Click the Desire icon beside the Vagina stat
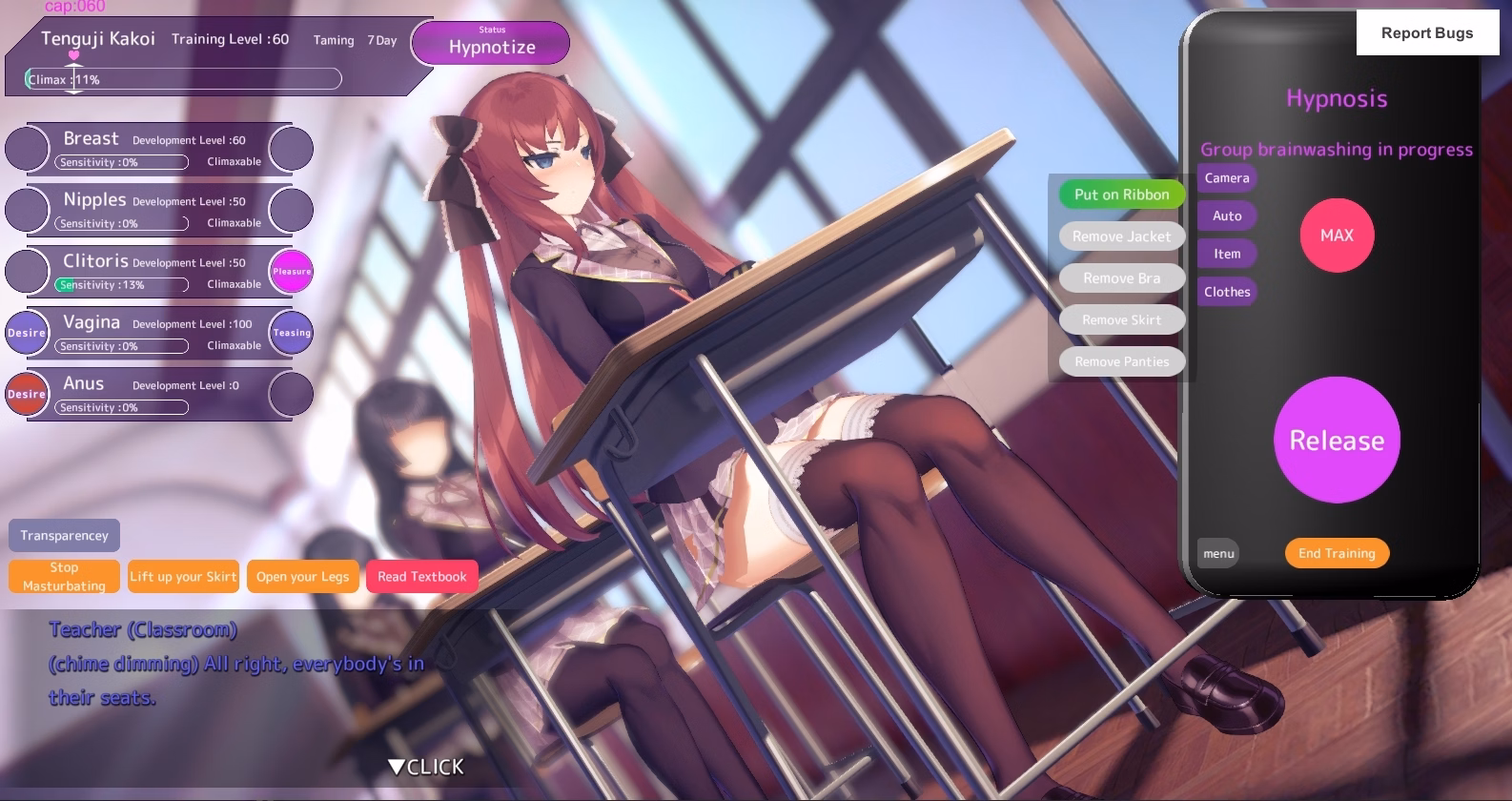 (27, 332)
